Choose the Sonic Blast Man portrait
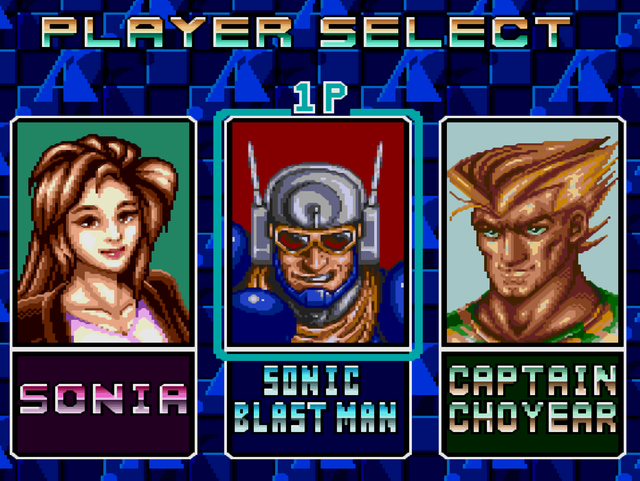The height and width of the screenshot is (481, 640). point(318,232)
